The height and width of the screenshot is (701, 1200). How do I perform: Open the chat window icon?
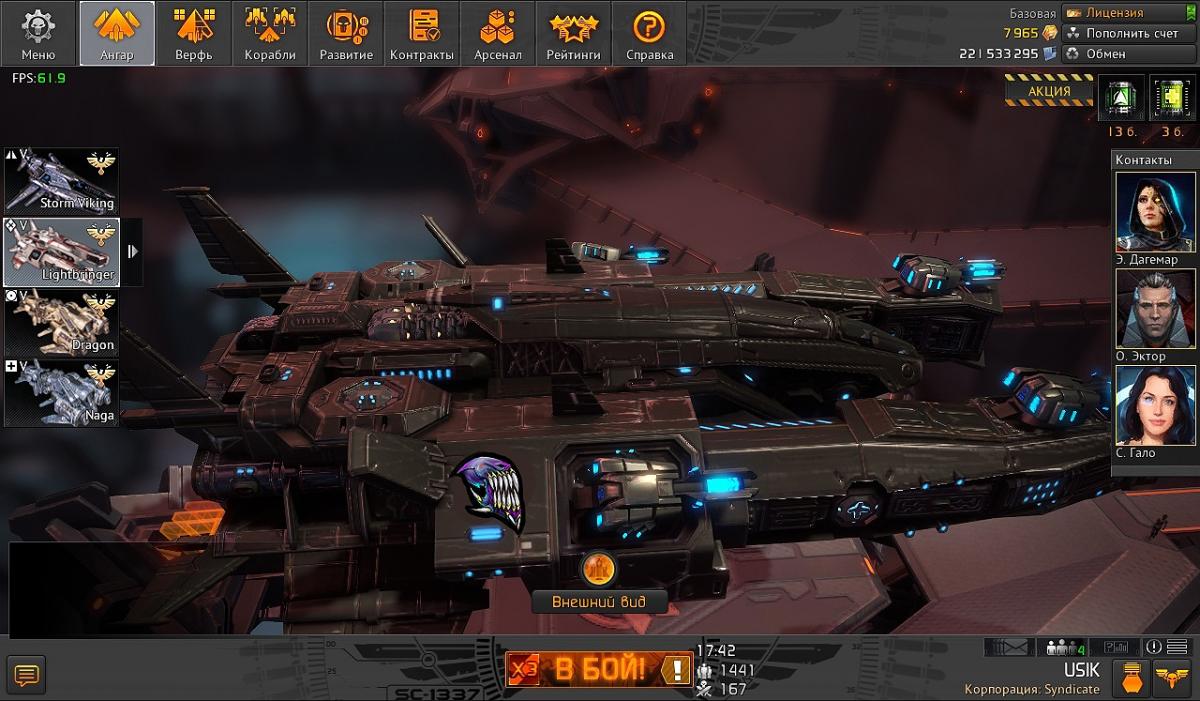(x=26, y=677)
